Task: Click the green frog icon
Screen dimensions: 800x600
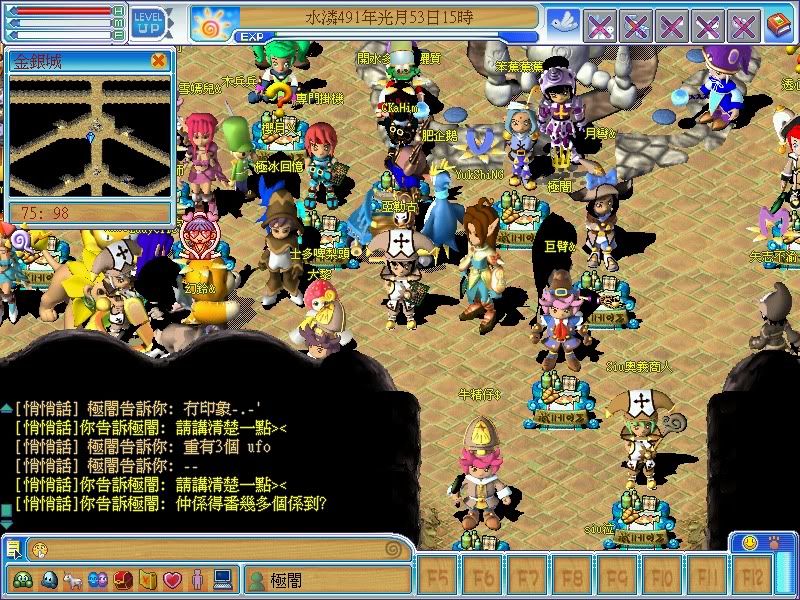Action: pyautogui.click(x=22, y=579)
